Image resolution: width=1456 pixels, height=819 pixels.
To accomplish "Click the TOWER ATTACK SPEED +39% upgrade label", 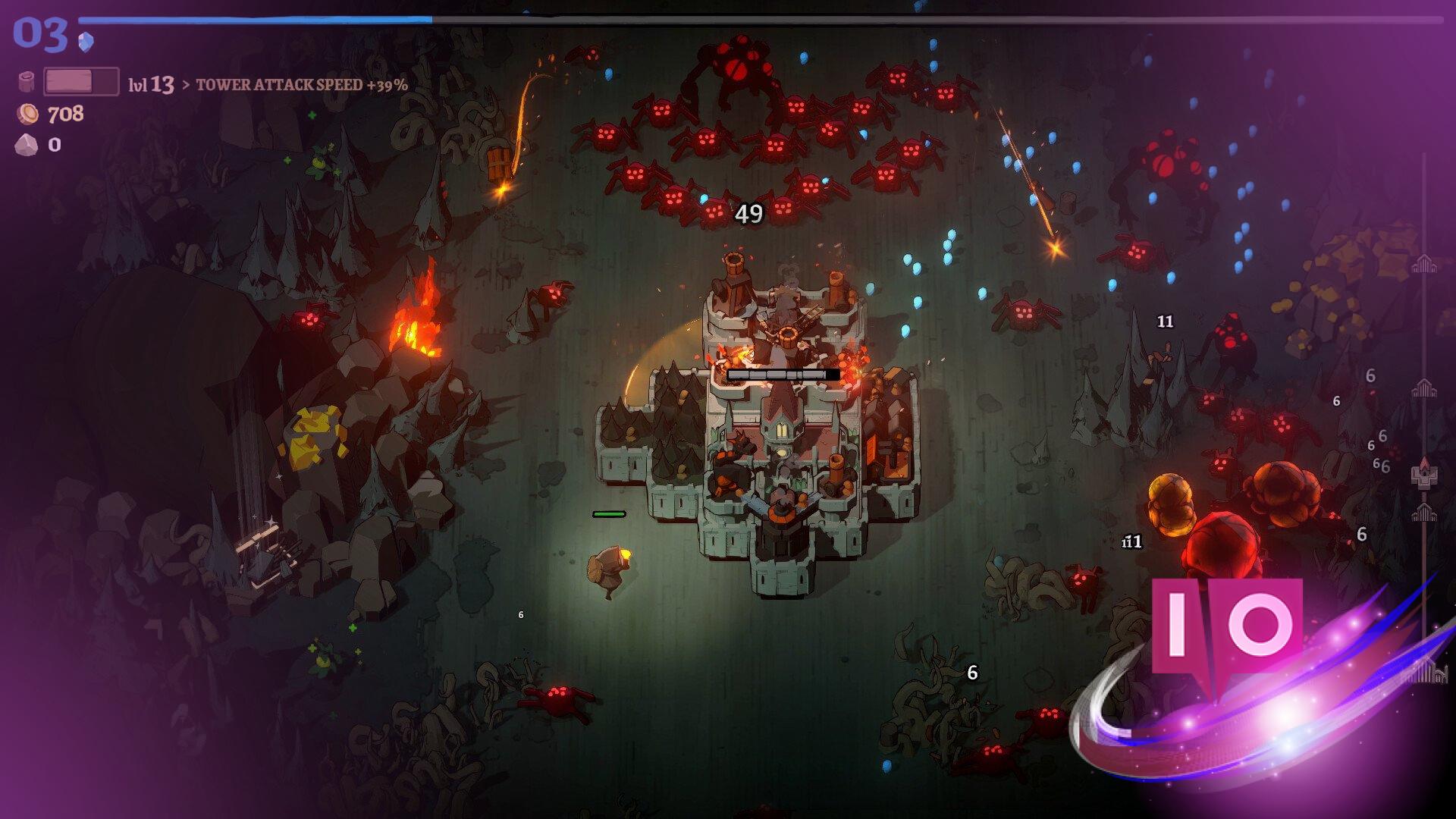I will tap(302, 86).
